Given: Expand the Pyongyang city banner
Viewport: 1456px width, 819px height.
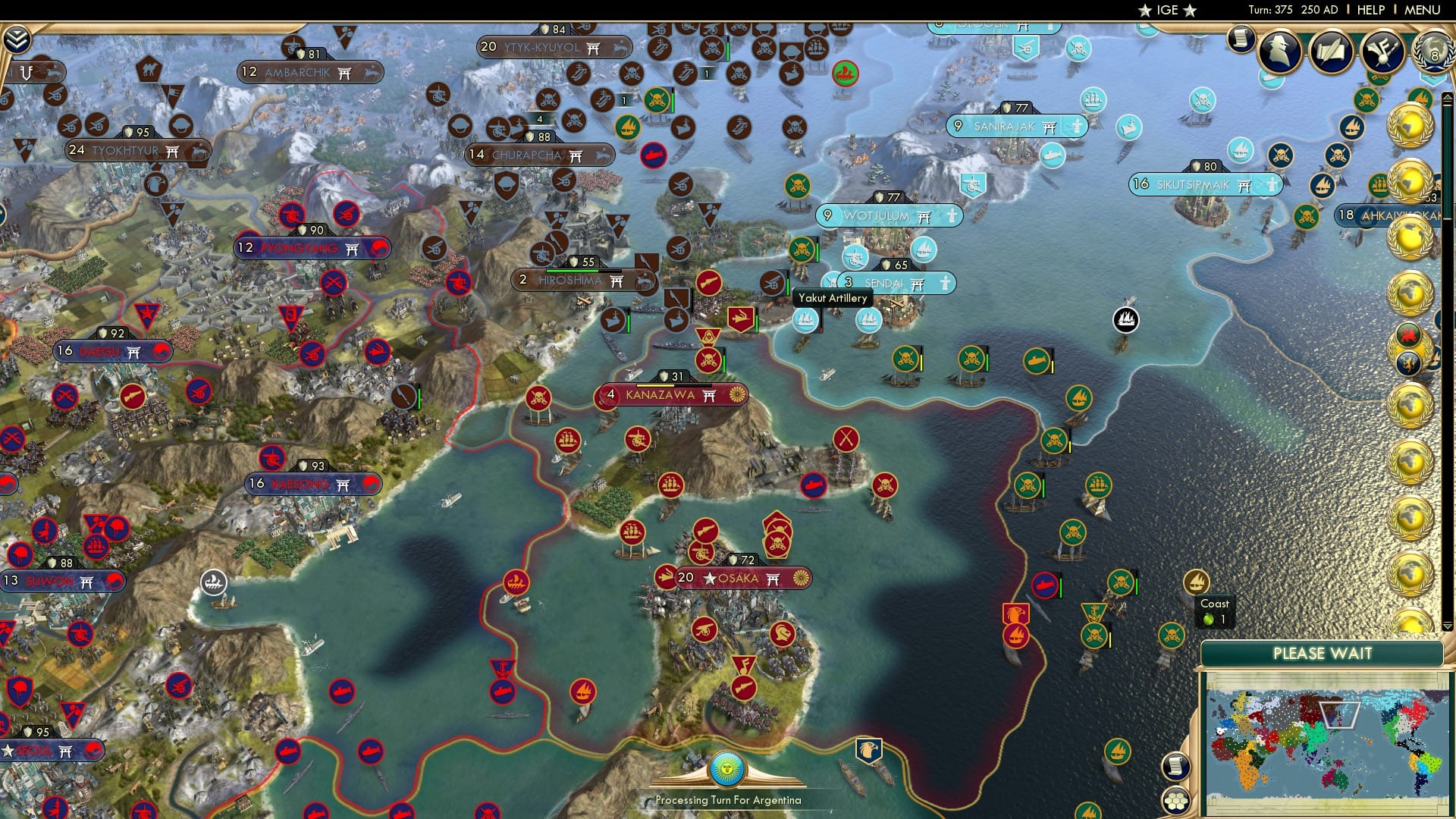Looking at the screenshot, I should 312,248.
